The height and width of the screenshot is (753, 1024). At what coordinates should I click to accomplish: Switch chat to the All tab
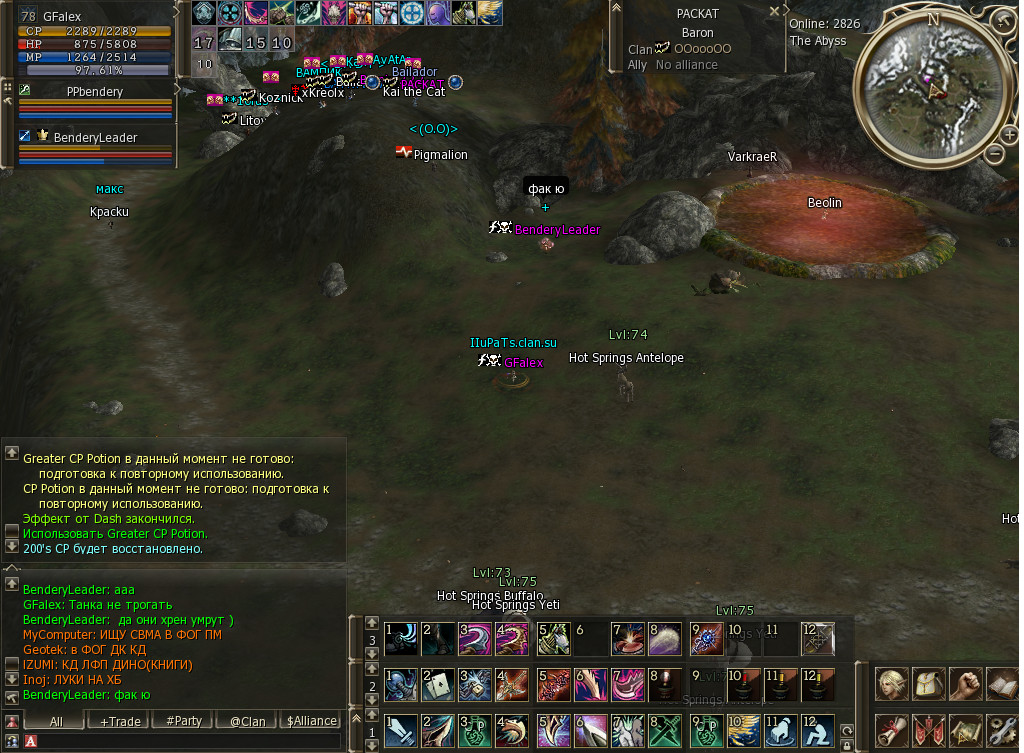click(55, 721)
